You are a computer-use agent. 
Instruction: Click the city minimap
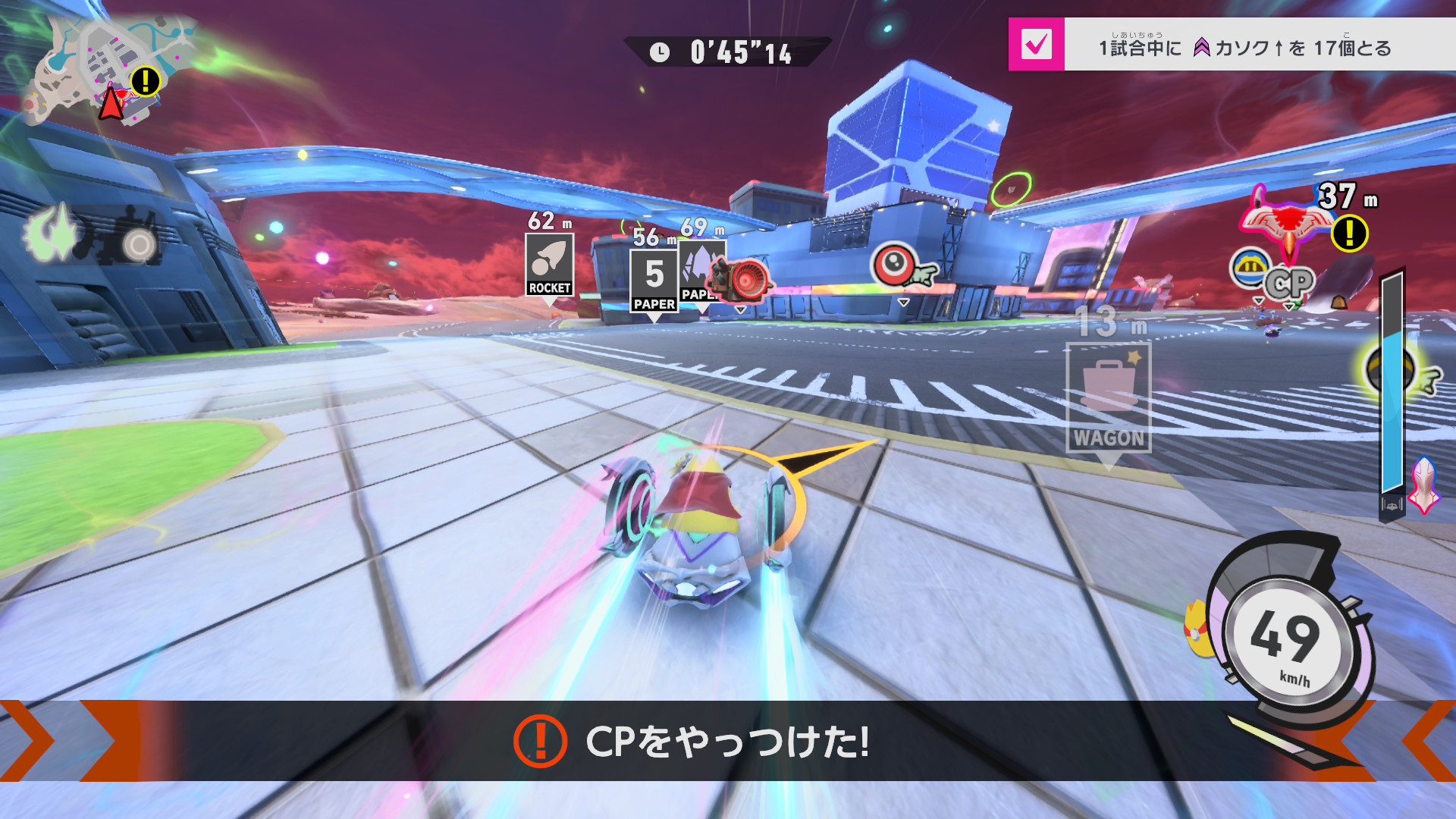pos(99,68)
